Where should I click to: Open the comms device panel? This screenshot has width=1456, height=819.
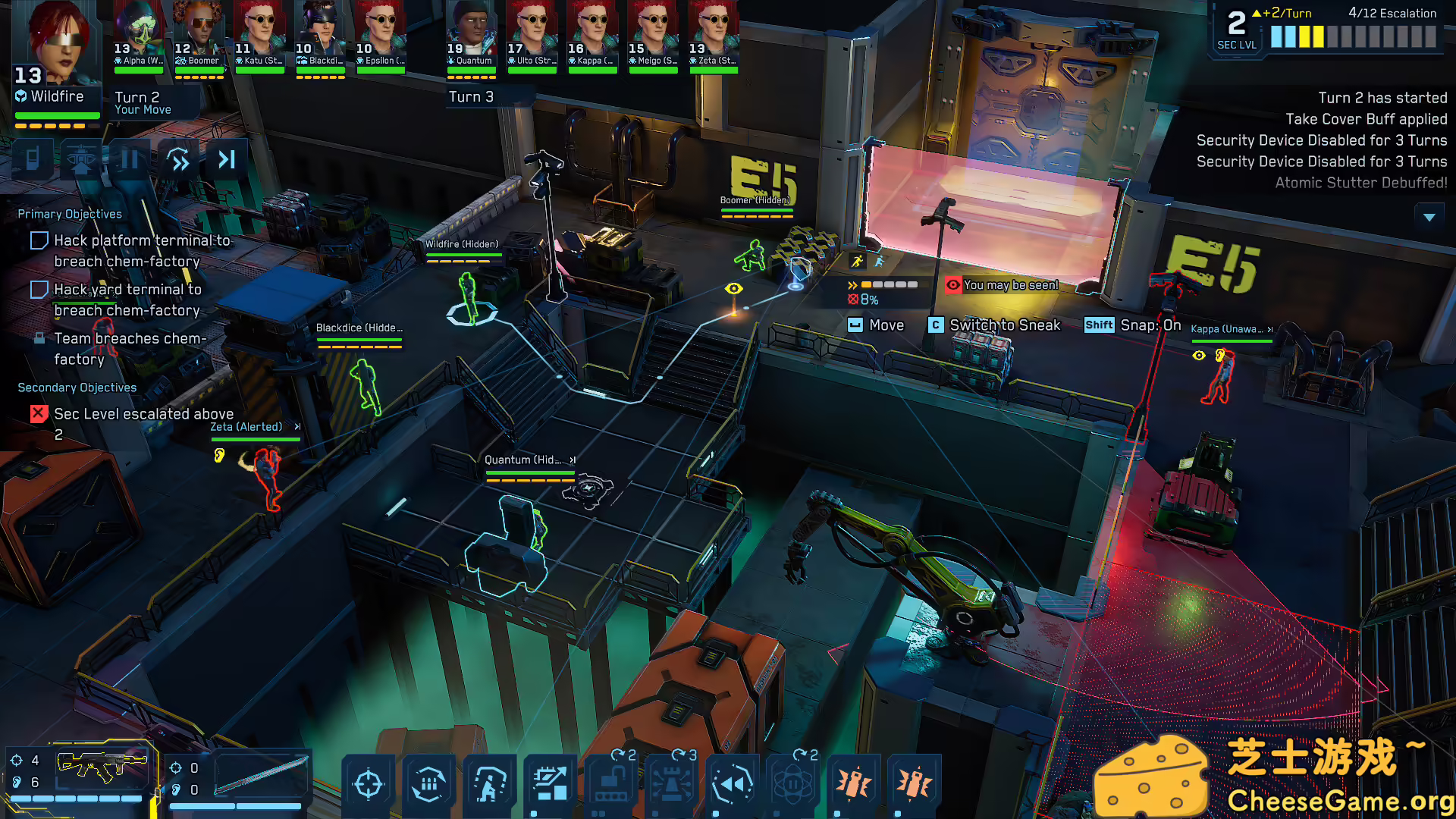(32, 159)
